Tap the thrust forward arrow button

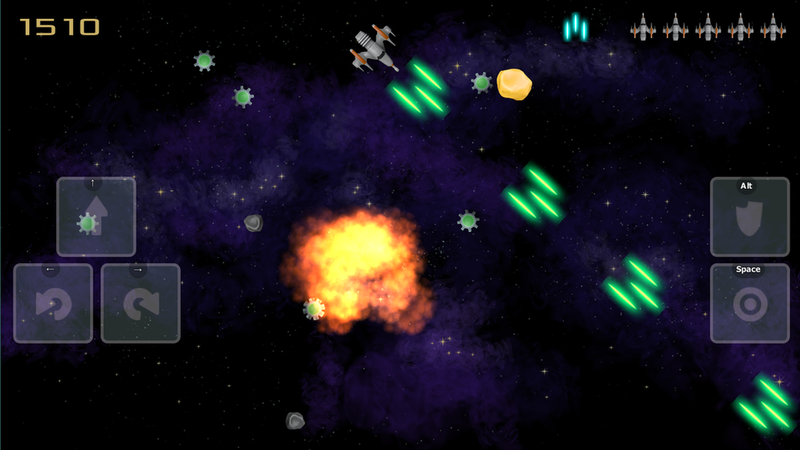pos(96,217)
